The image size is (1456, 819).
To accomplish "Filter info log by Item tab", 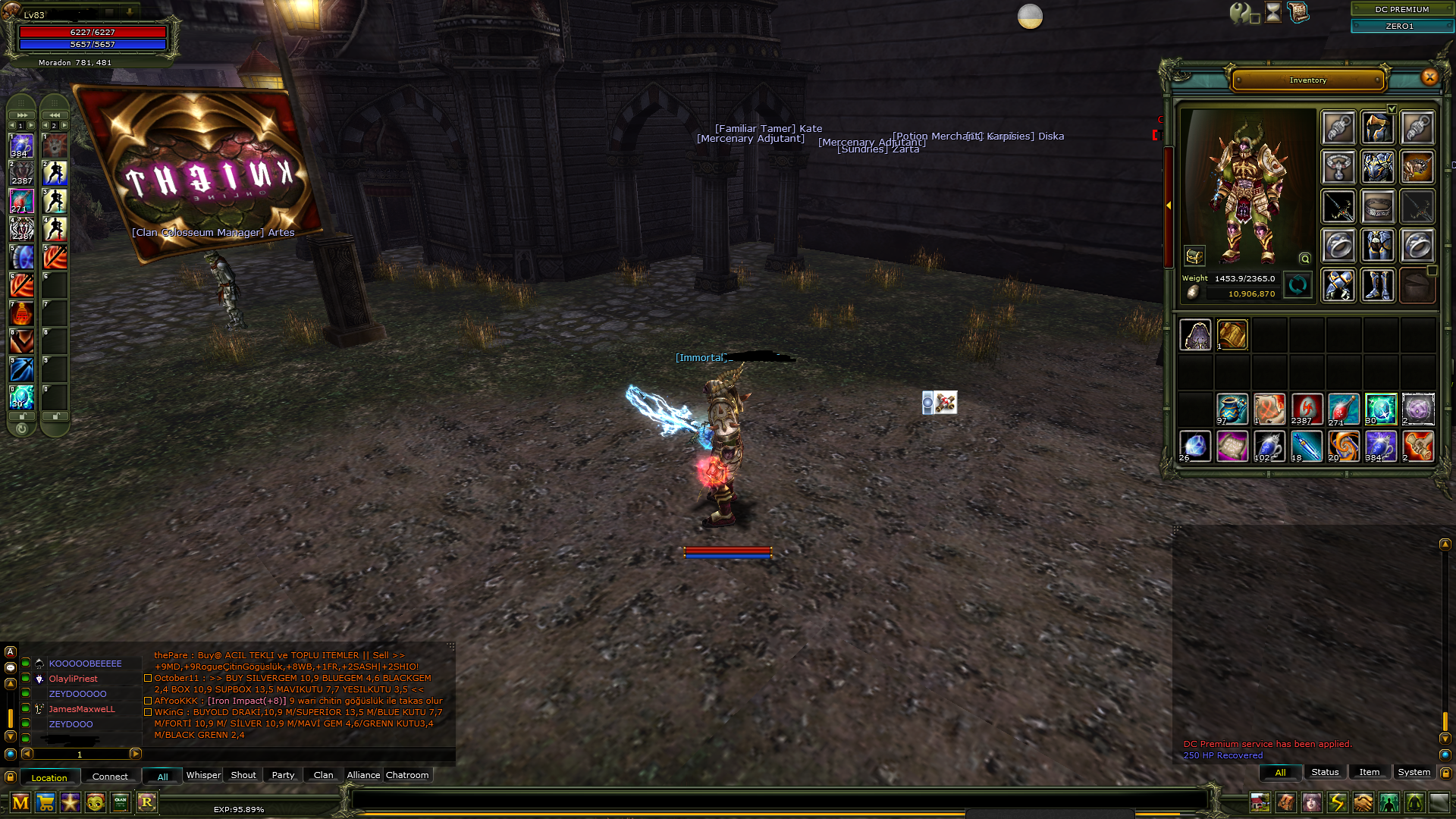I will (1369, 772).
